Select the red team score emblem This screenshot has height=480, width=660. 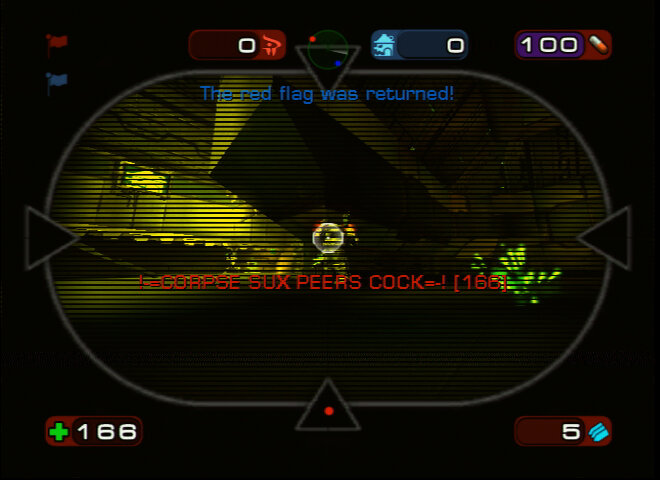272,45
